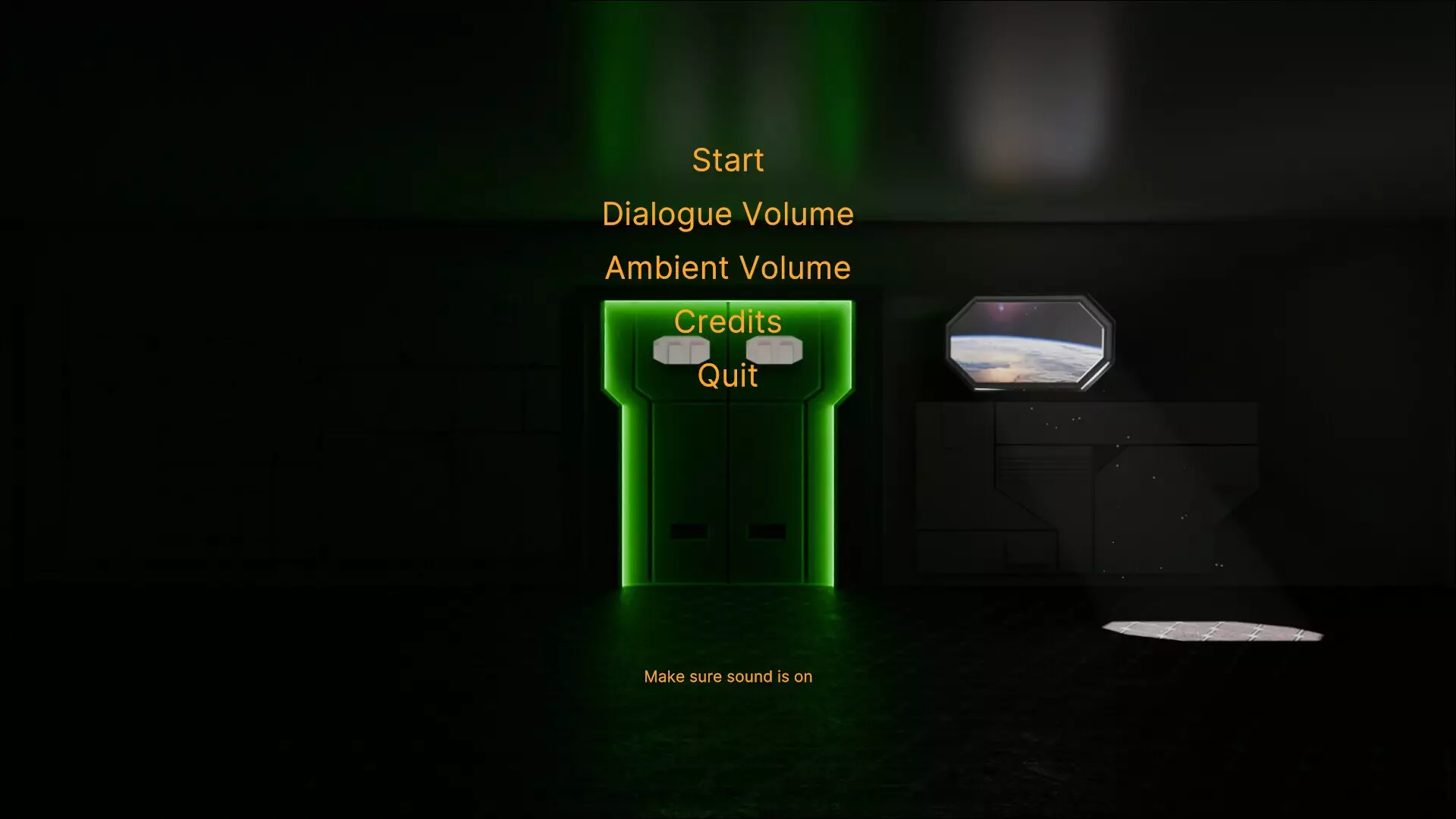Open the Ambient Volume setting

point(727,267)
